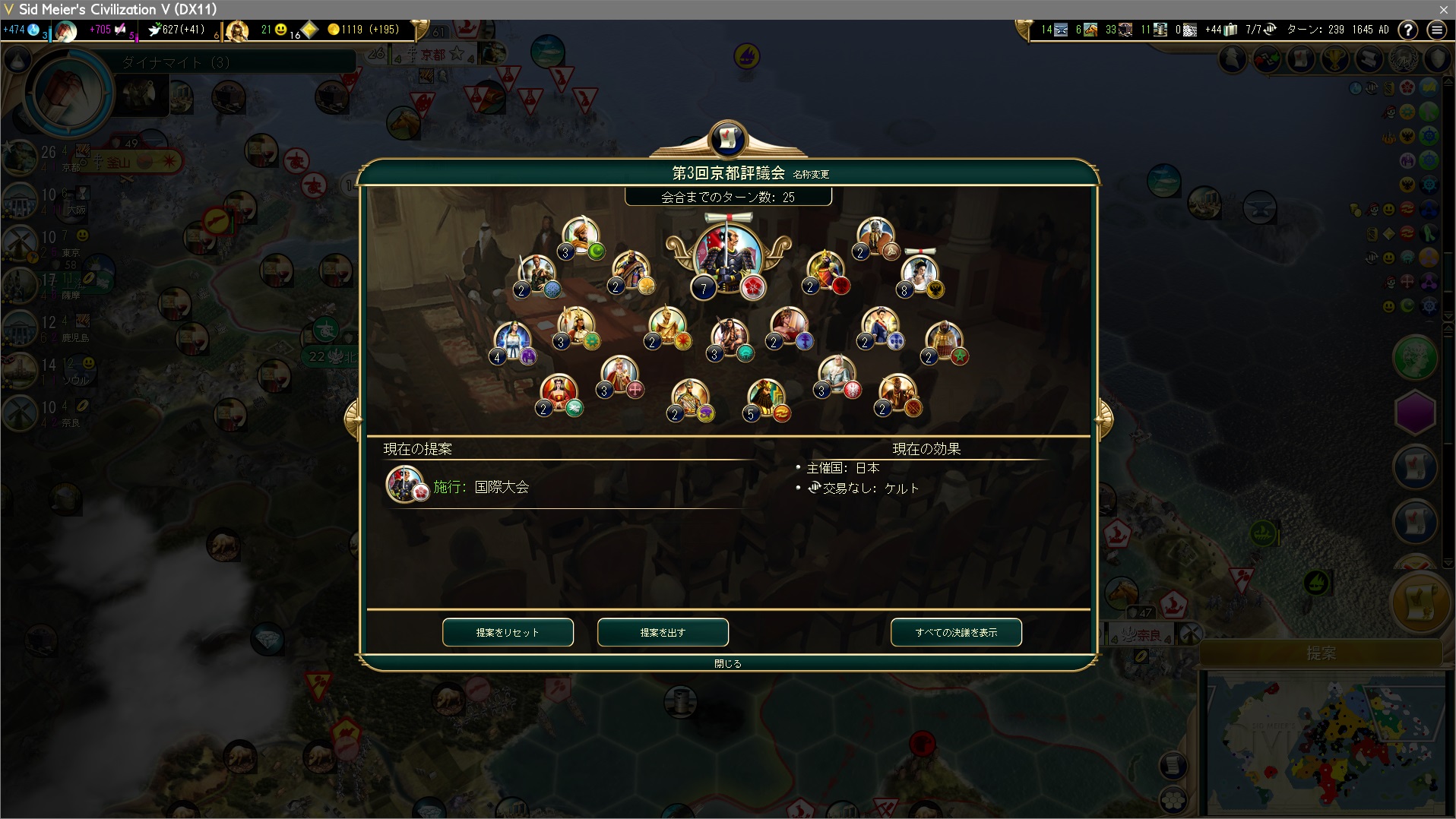Rename the congress via 名称変更
The image size is (1456, 819).
[811, 175]
